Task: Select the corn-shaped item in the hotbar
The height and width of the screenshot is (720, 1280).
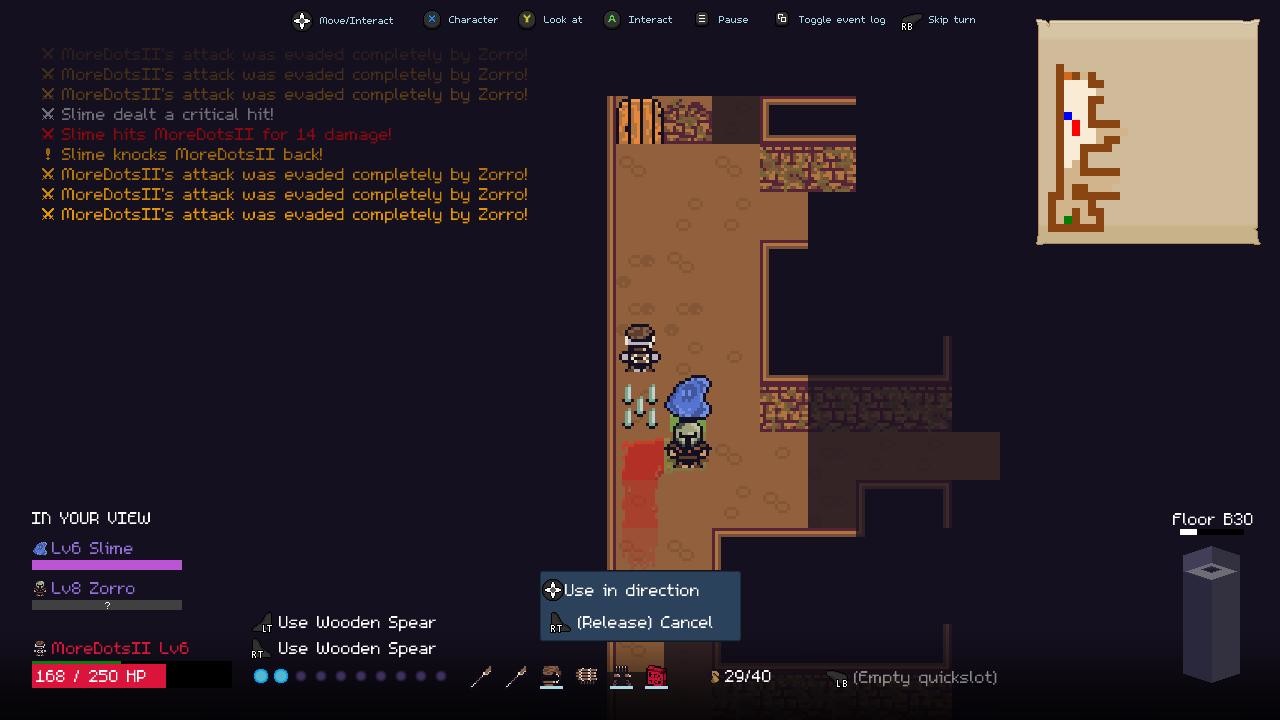Action: point(586,676)
